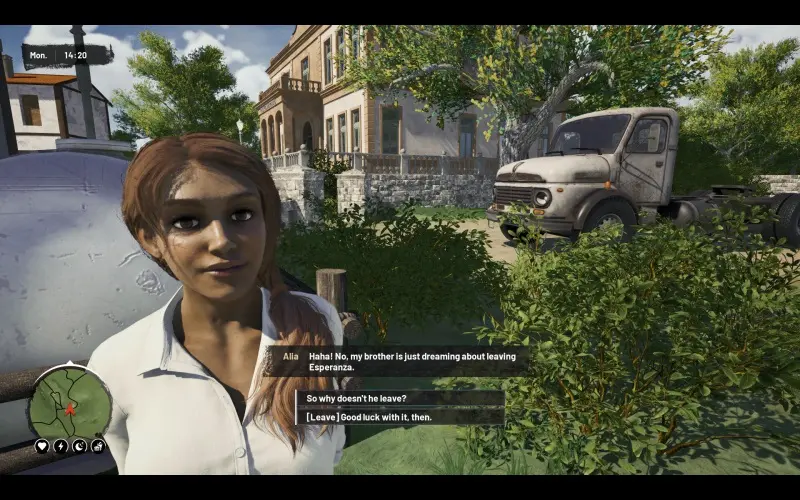The image size is (800, 500).
Task: Select the food status icon beside the moon
Action: [x=98, y=446]
